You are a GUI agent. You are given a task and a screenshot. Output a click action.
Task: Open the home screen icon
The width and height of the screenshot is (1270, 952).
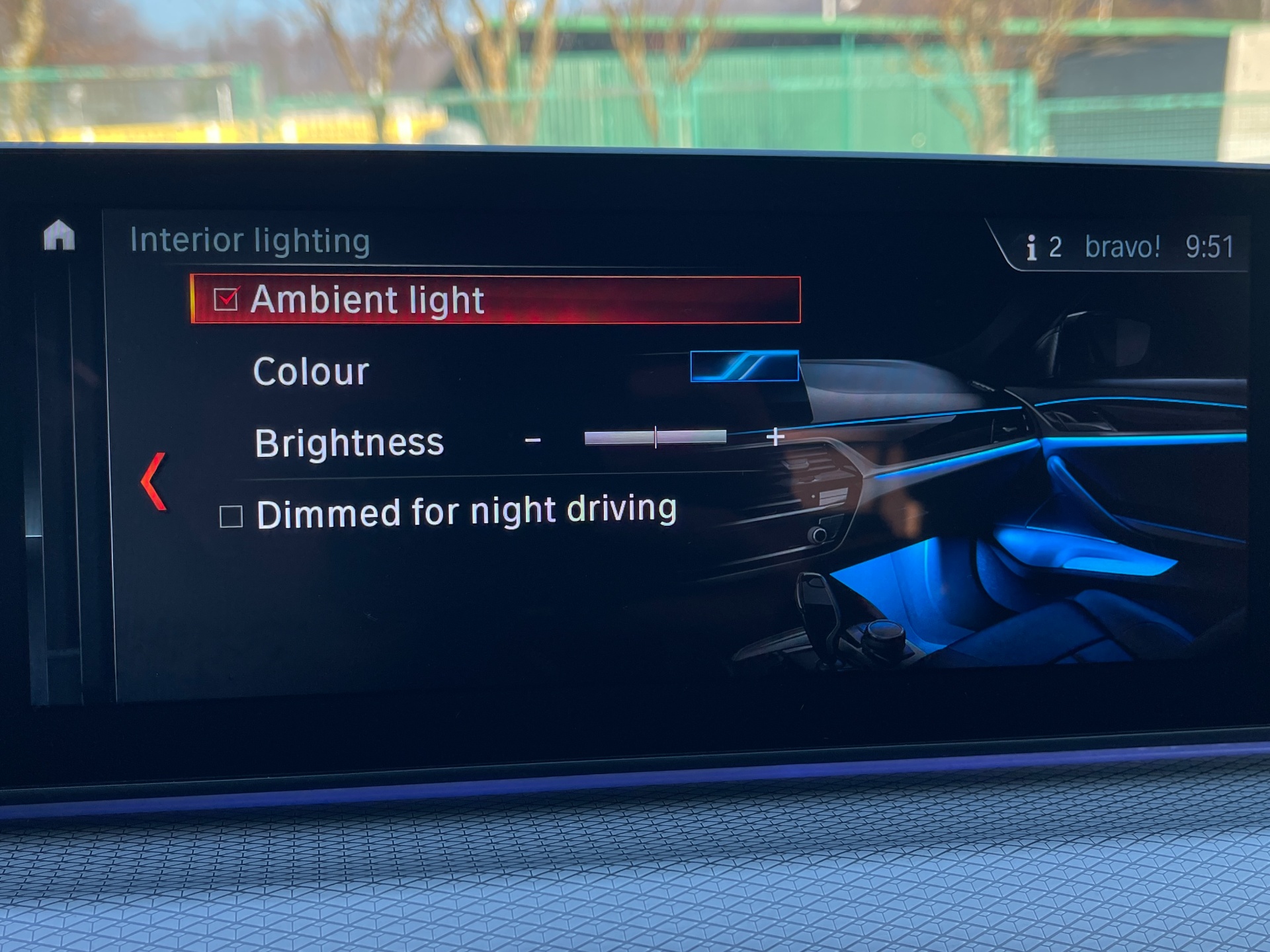tap(59, 236)
